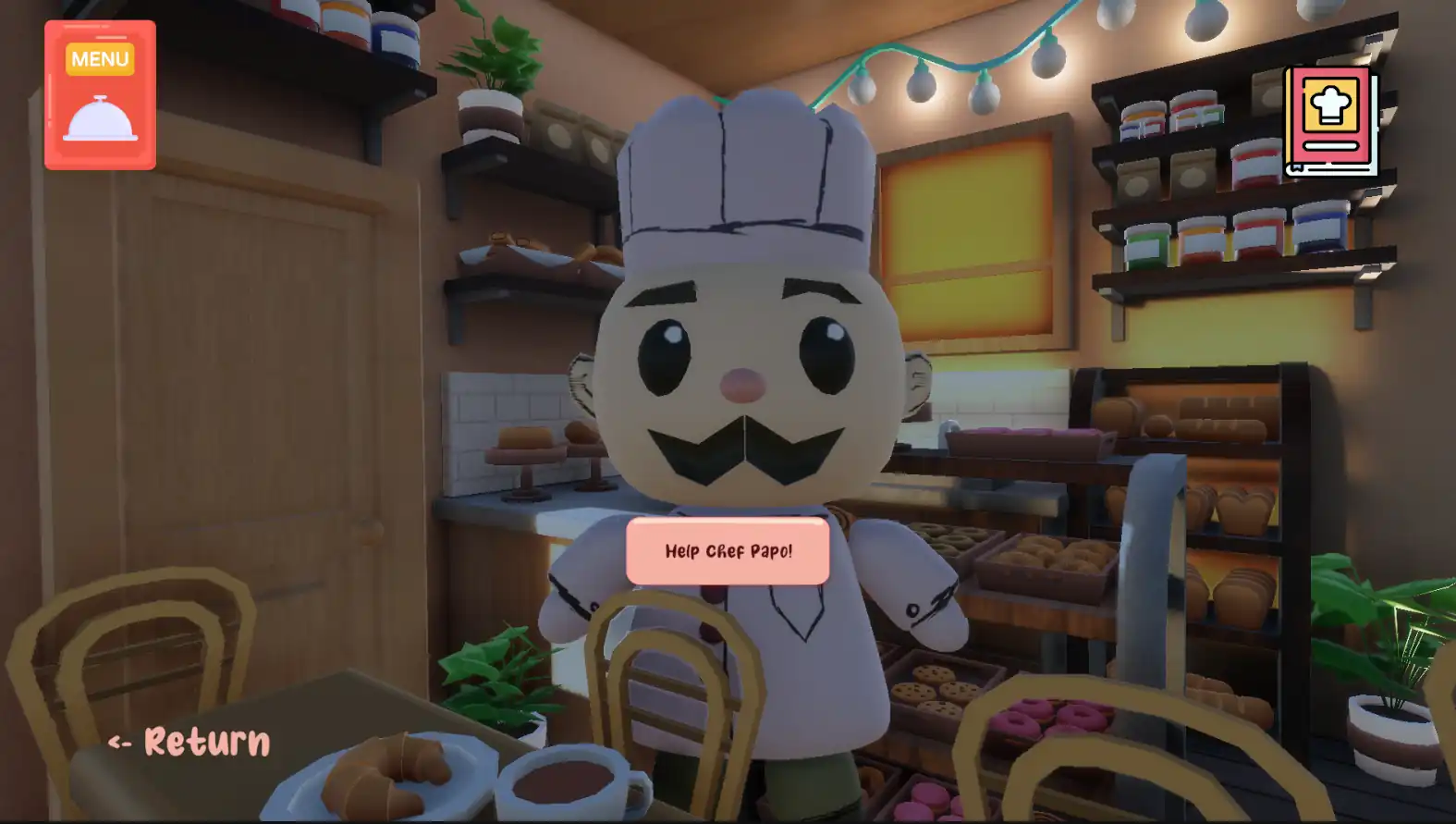Click the Return arrow link

point(190,742)
